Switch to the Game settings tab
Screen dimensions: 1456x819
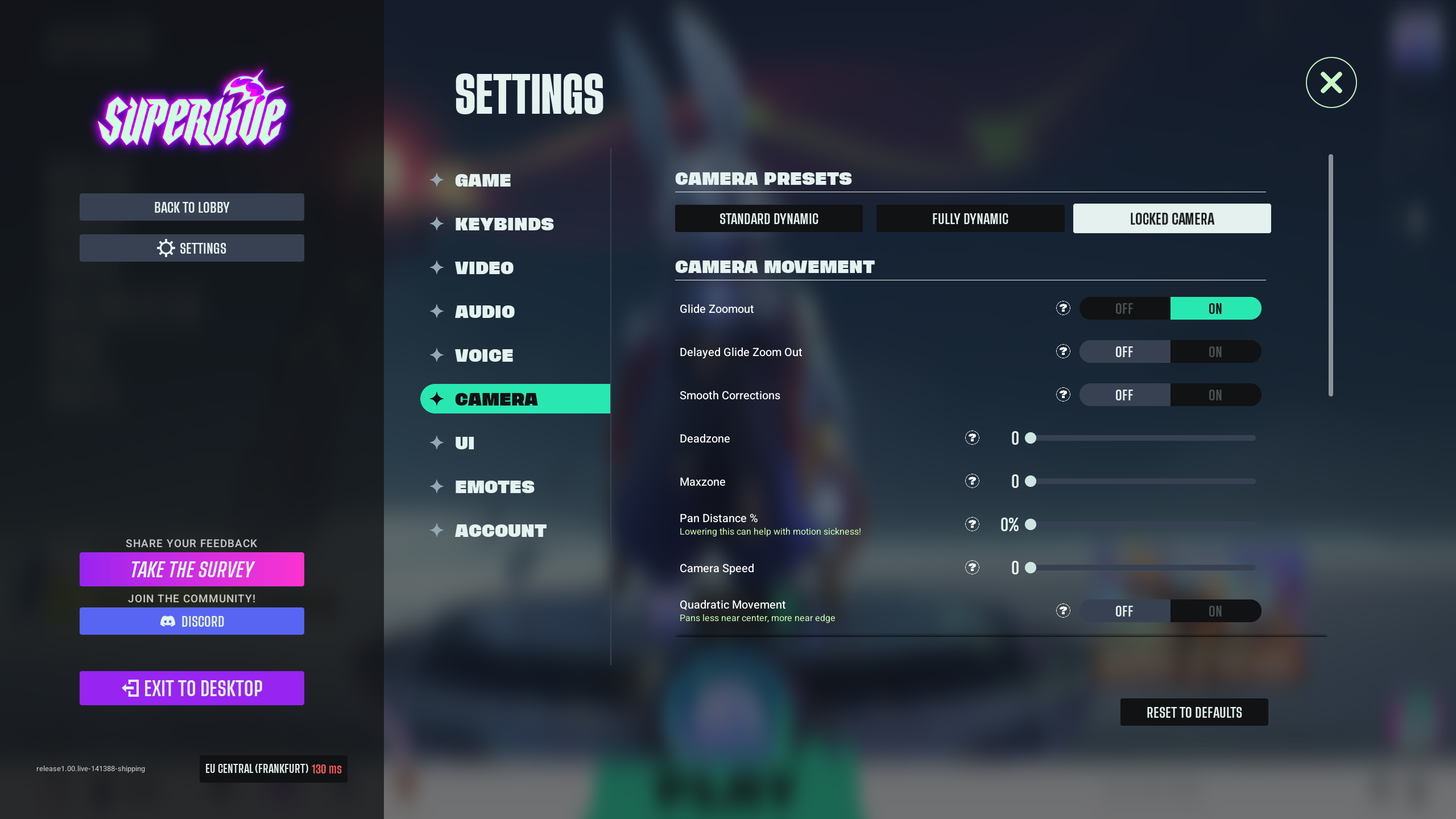[x=483, y=180]
